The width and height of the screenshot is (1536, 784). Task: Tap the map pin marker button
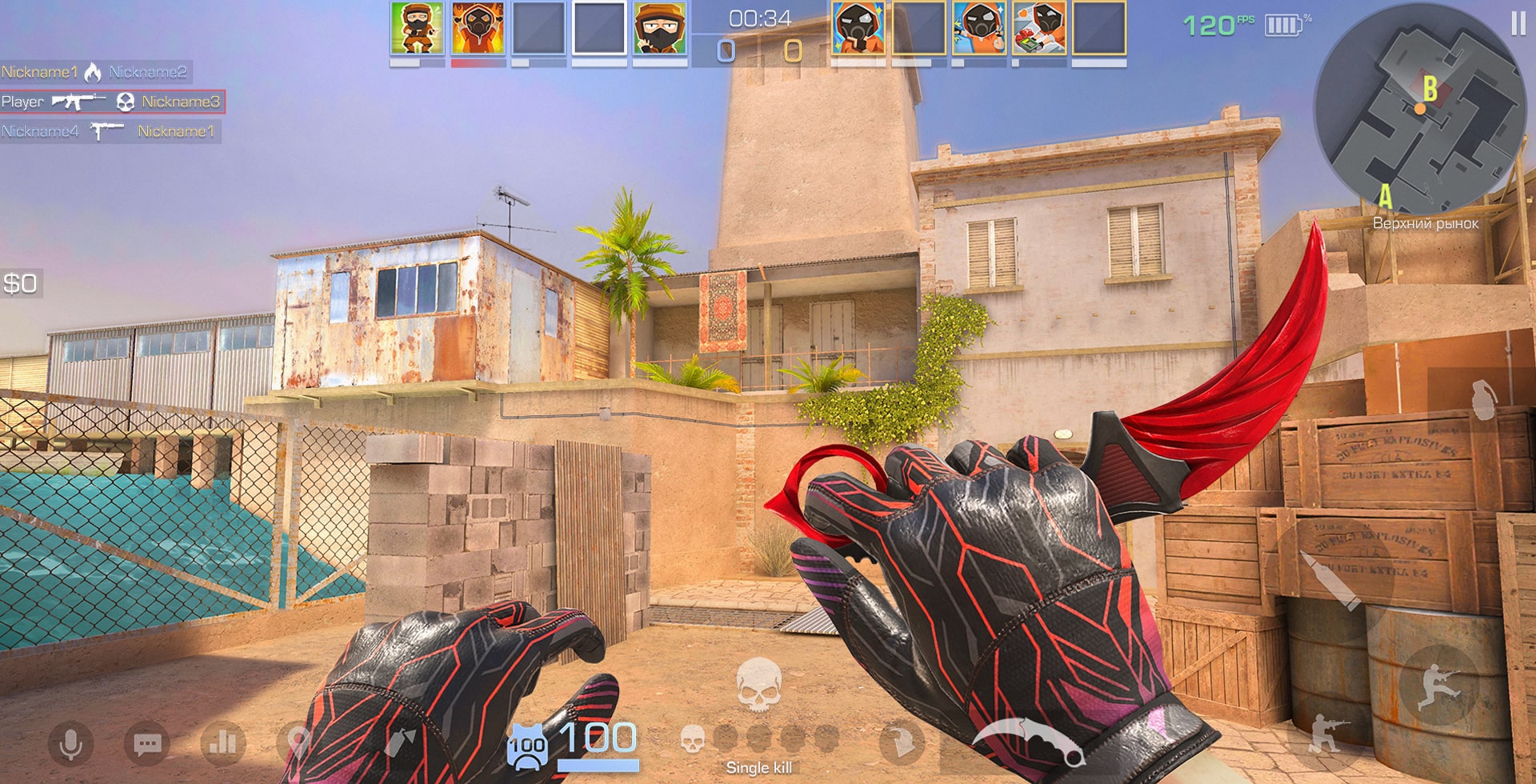click(297, 743)
